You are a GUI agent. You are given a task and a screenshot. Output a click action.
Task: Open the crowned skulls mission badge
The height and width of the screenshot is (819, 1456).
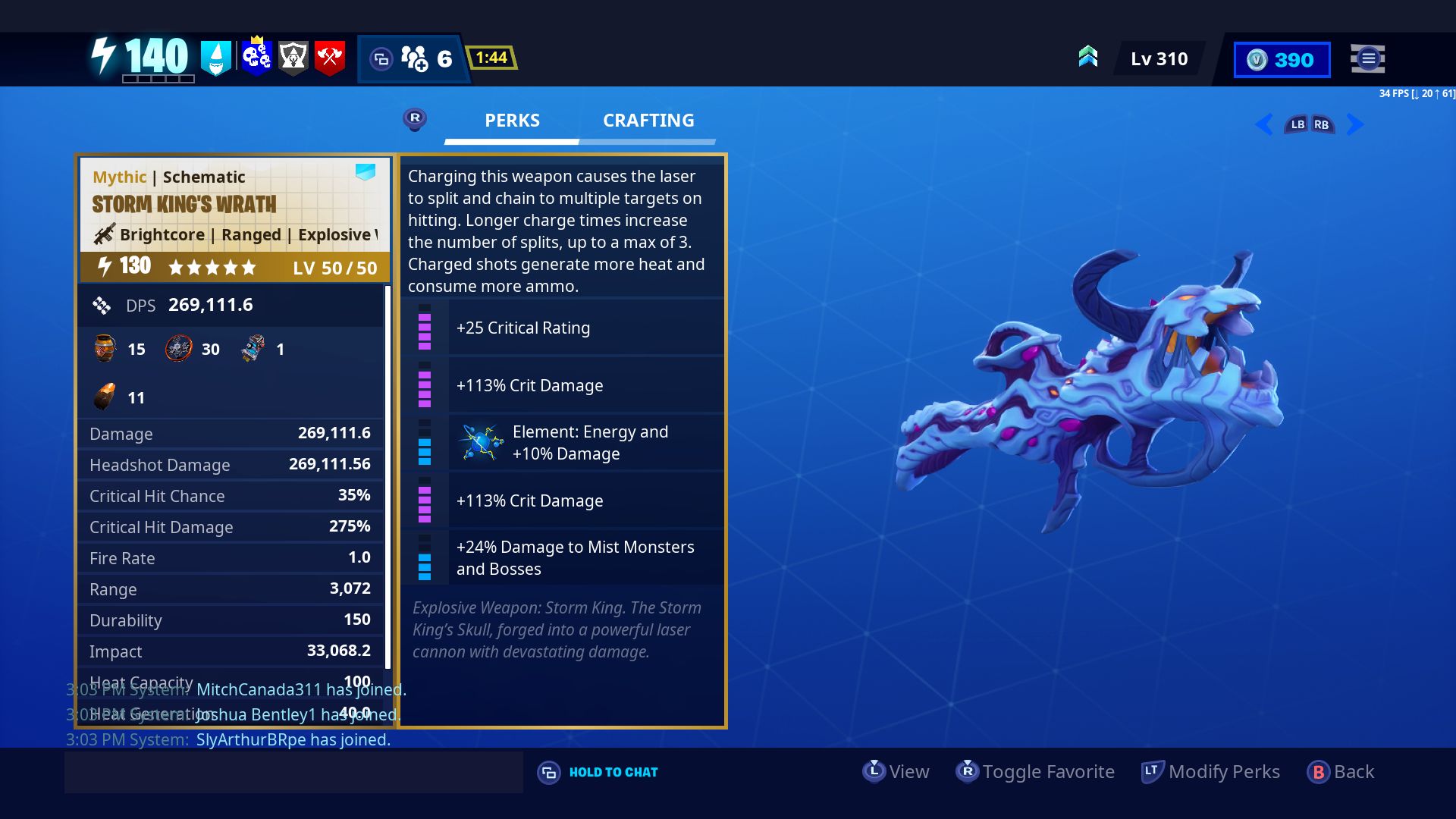pyautogui.click(x=258, y=55)
